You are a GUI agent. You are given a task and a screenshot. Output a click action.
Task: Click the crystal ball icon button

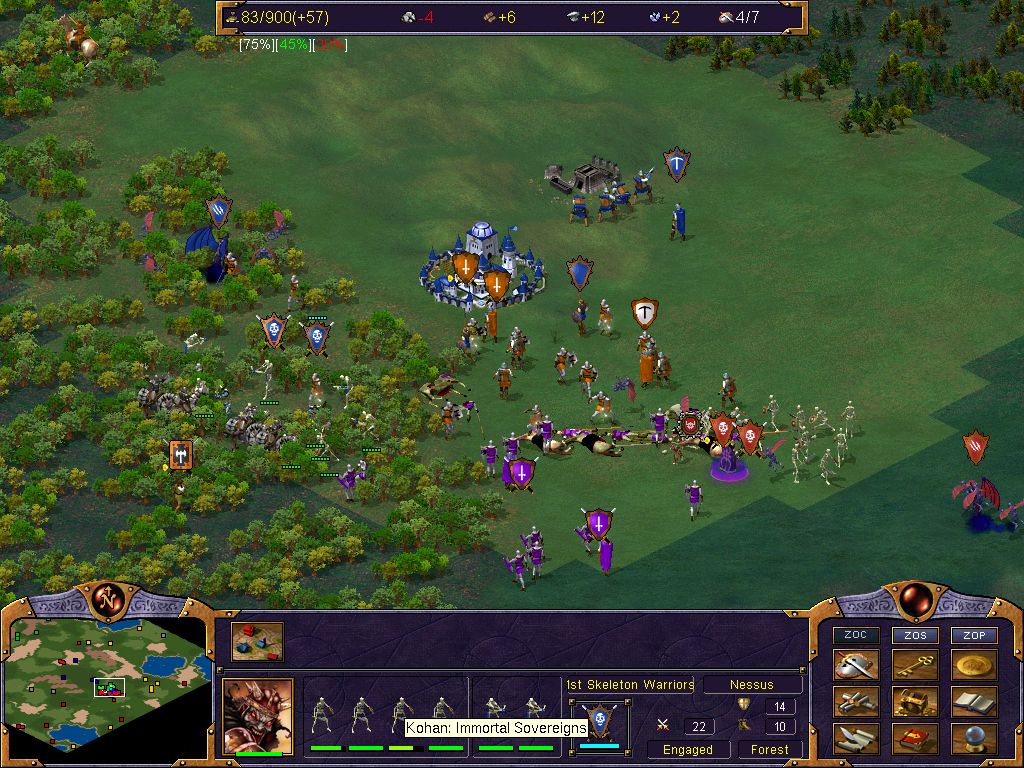tap(974, 739)
